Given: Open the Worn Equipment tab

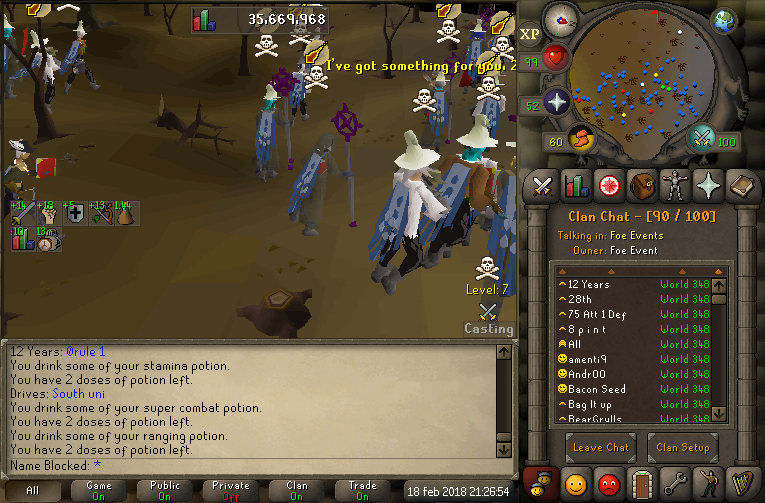Looking at the screenshot, I should point(675,185).
